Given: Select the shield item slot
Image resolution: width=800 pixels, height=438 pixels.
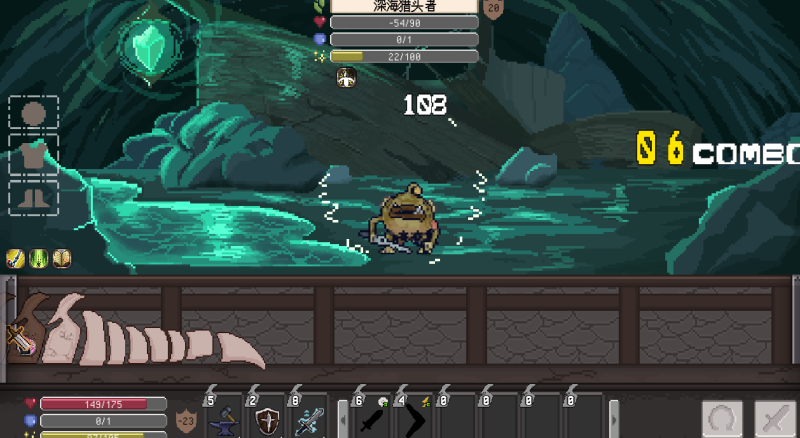Looking at the screenshot, I should pos(267,420).
